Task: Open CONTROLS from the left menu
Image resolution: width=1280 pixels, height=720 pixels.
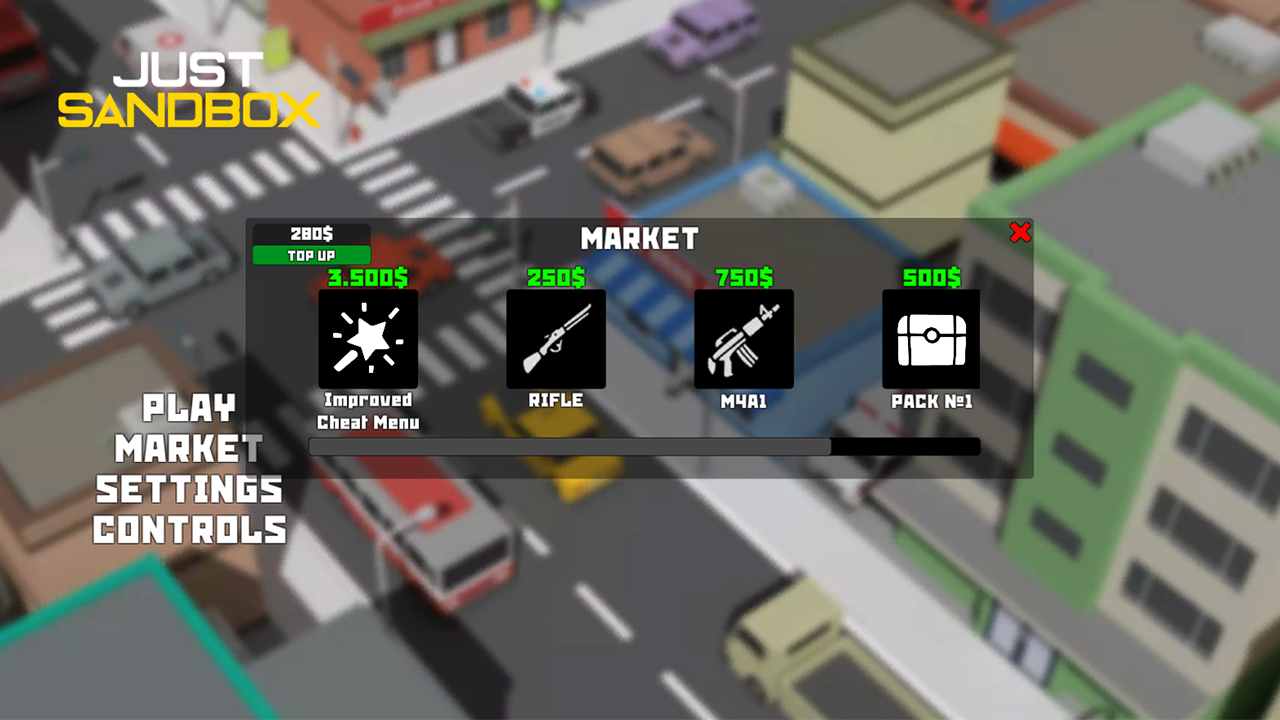Action: coord(189,531)
